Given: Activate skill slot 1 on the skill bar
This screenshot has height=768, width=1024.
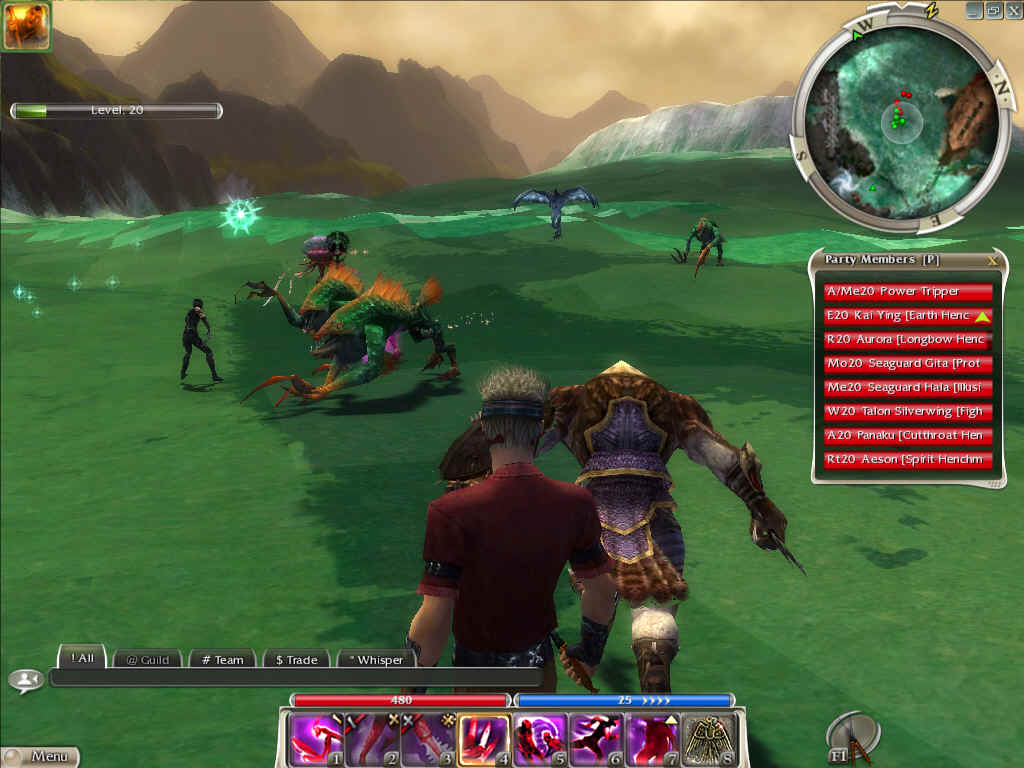Looking at the screenshot, I should 315,739.
